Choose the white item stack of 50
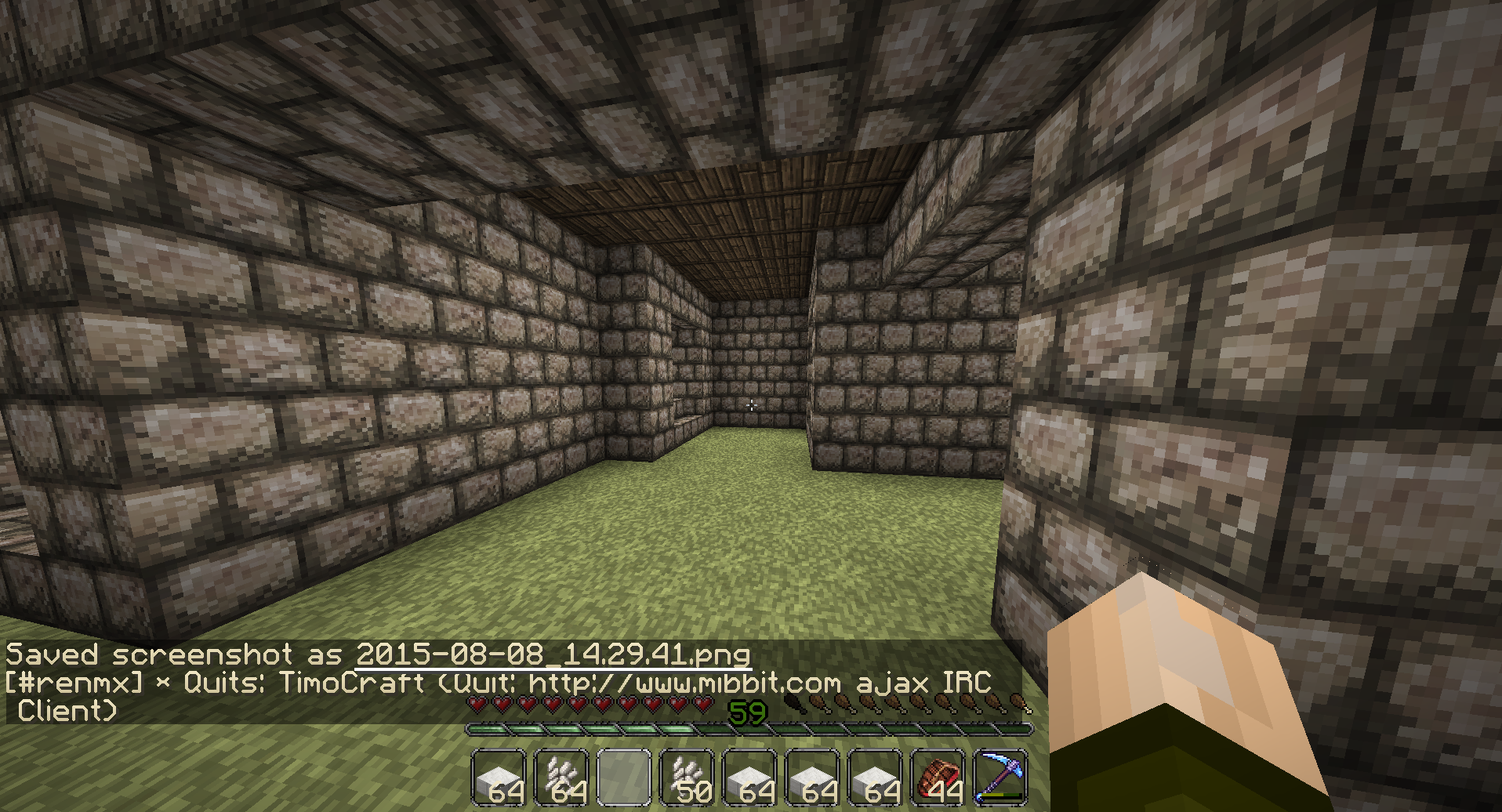 pyautogui.click(x=686, y=776)
